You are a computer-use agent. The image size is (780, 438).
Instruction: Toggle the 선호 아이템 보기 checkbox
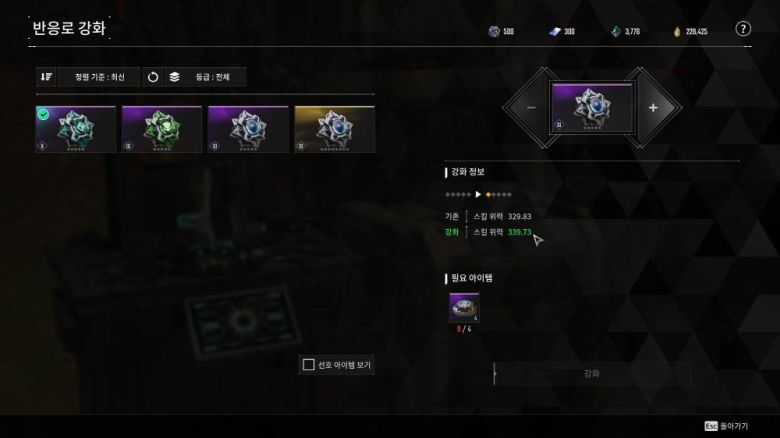[309, 365]
